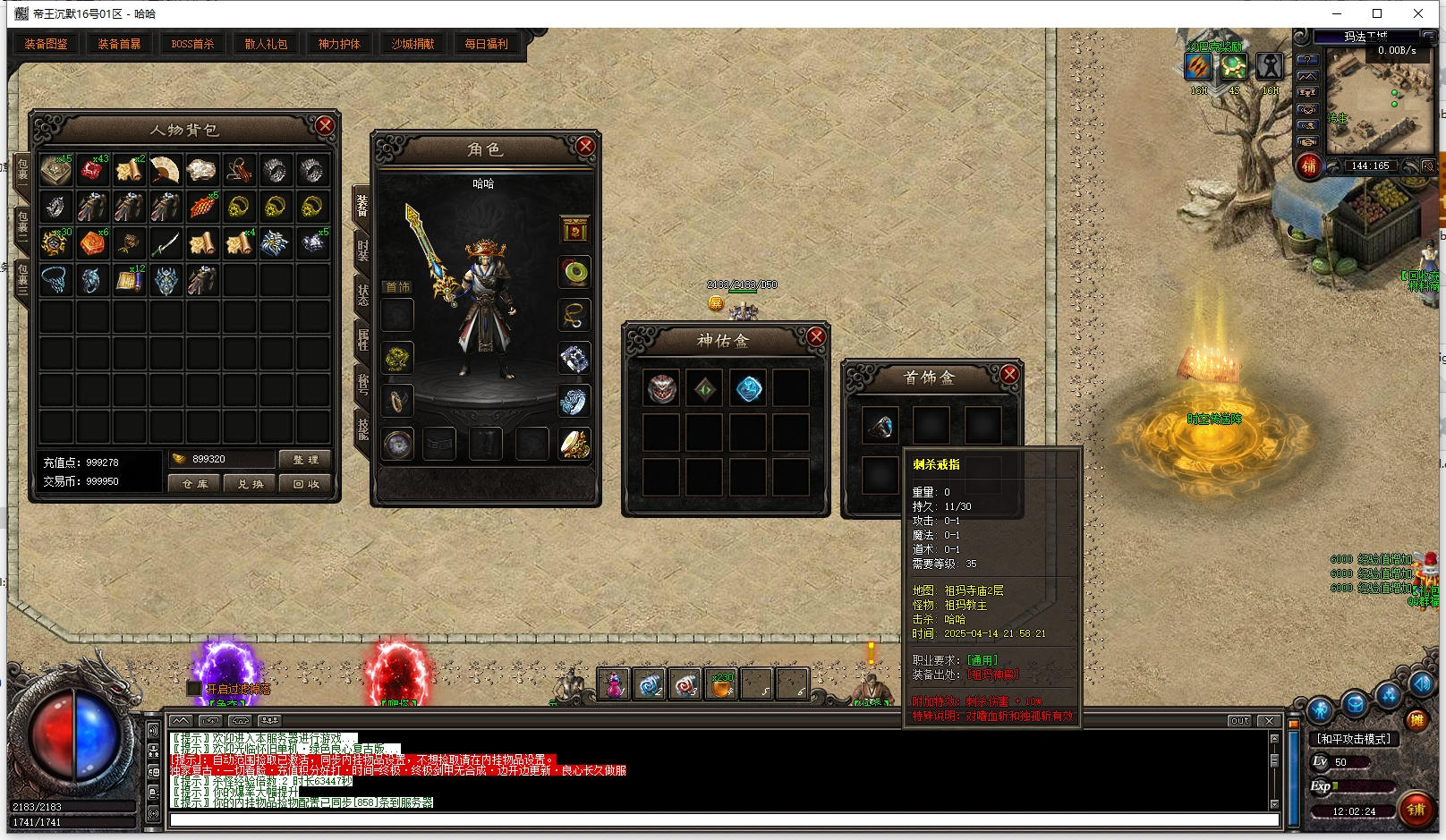Open the 仓库 warehouse
This screenshot has height=840, width=1446.
point(195,484)
